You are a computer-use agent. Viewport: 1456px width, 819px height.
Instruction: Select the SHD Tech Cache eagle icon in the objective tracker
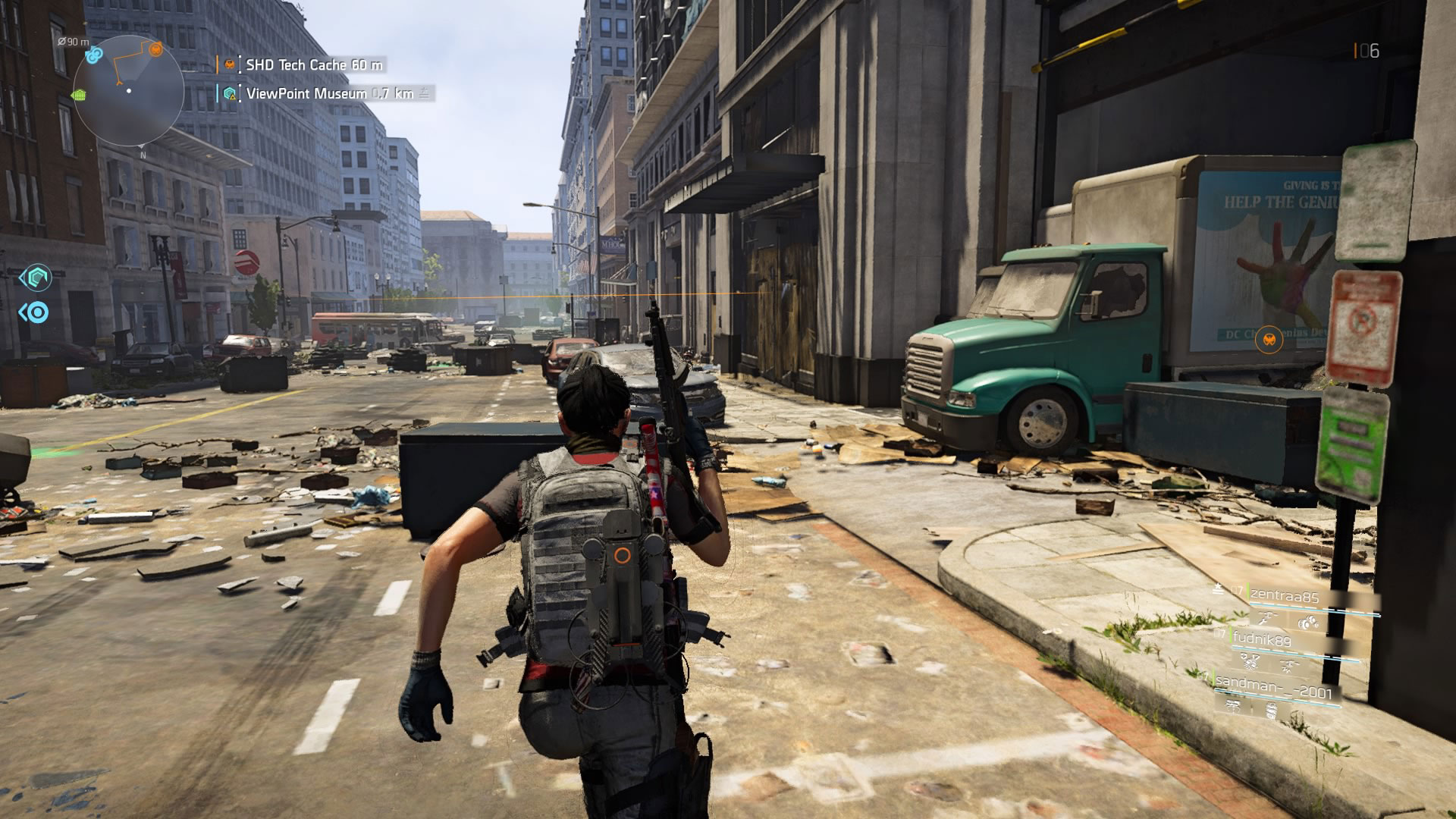pyautogui.click(x=228, y=65)
